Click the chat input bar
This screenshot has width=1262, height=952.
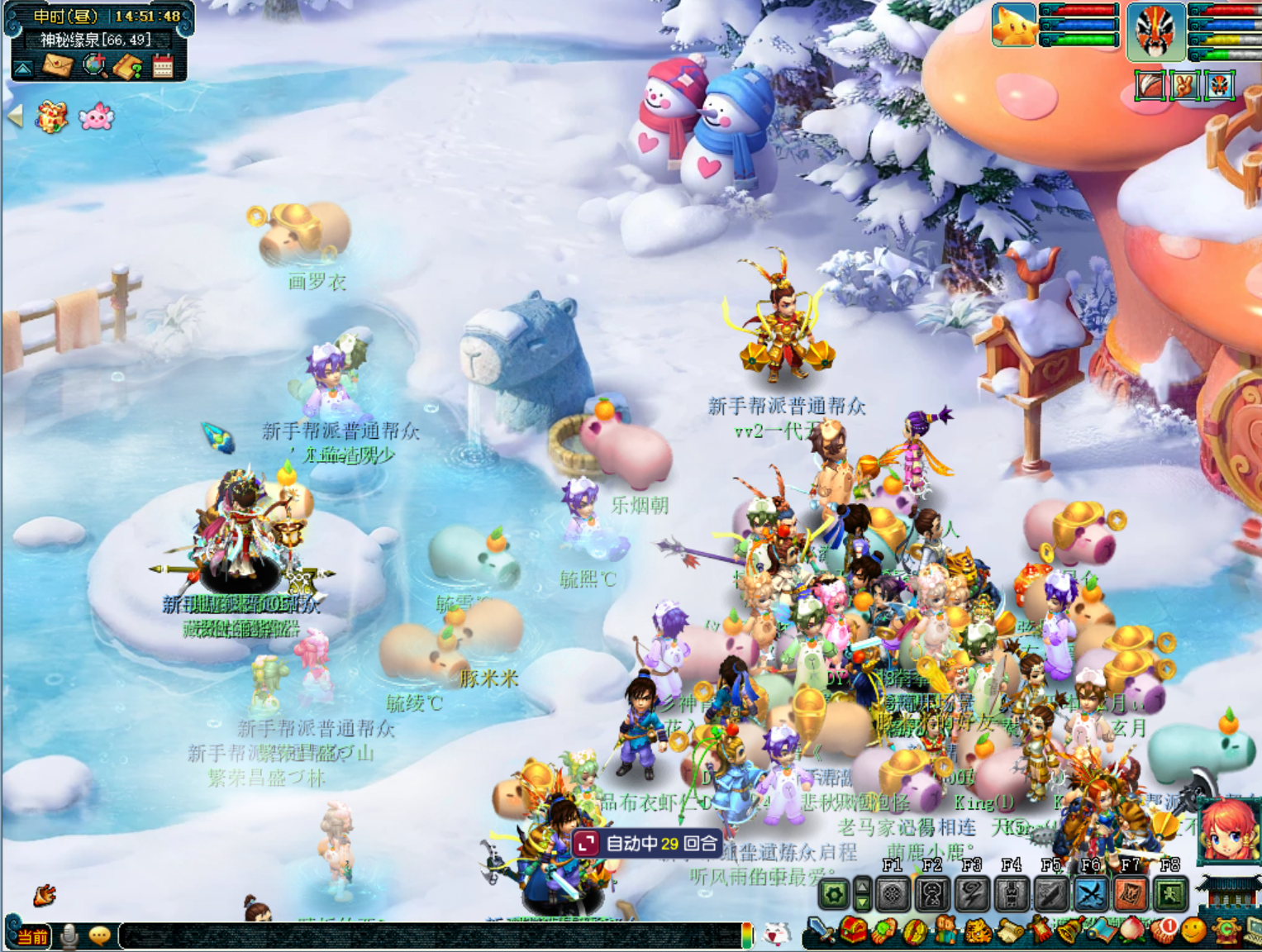click(430, 935)
